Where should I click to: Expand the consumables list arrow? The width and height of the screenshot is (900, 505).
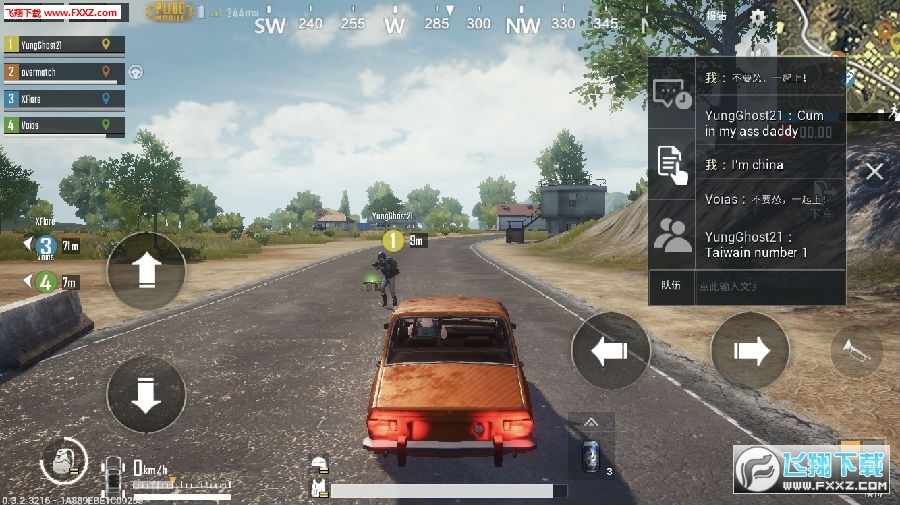pos(591,423)
